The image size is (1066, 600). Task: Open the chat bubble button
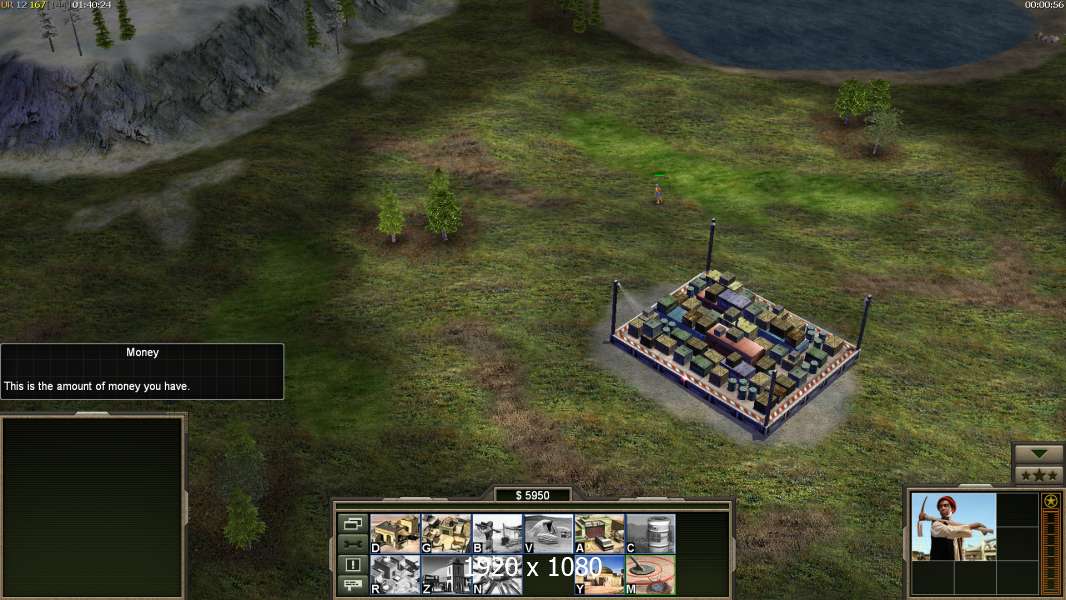[x=352, y=586]
